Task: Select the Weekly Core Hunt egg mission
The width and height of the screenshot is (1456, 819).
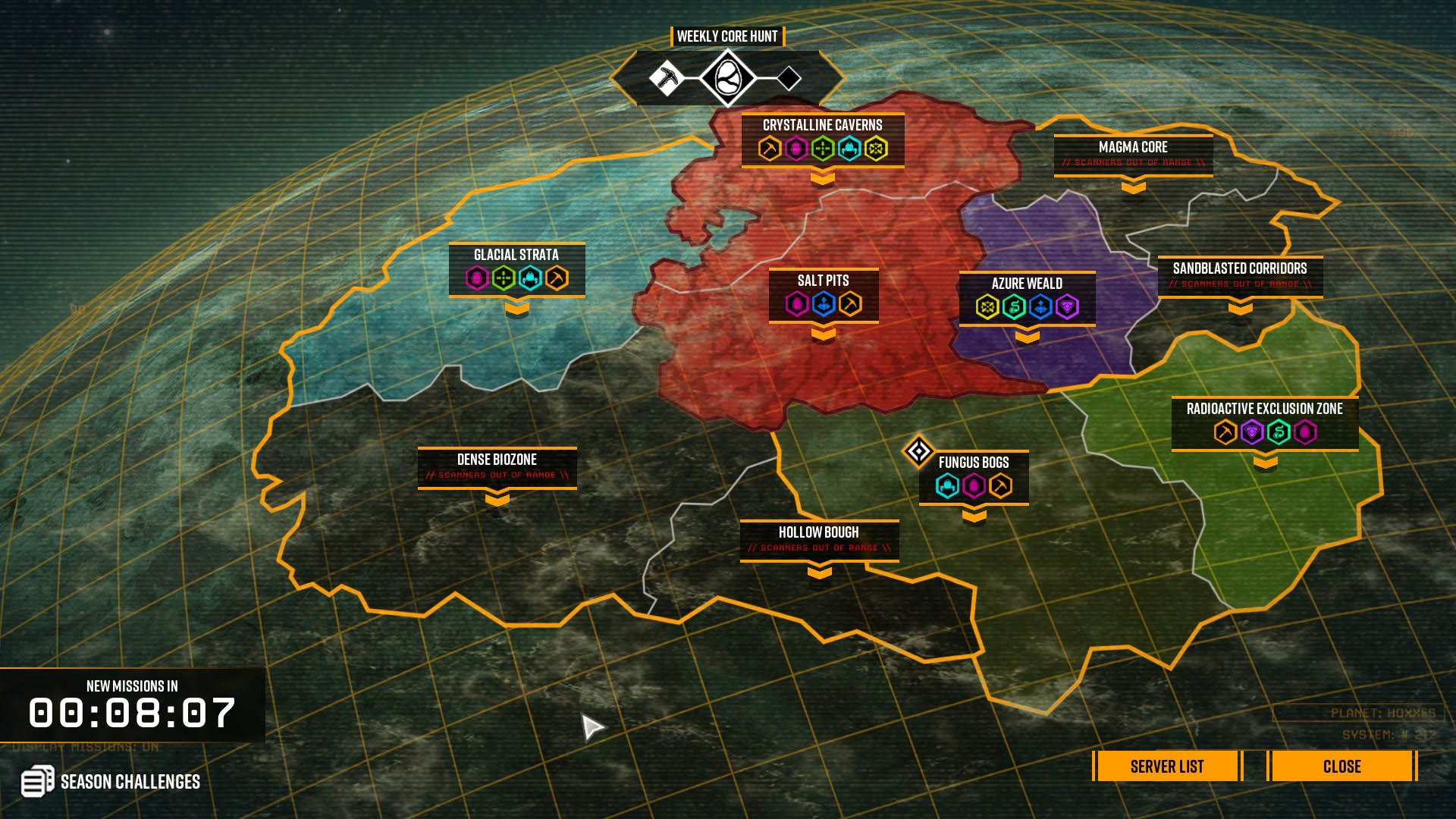Action: 727,77
